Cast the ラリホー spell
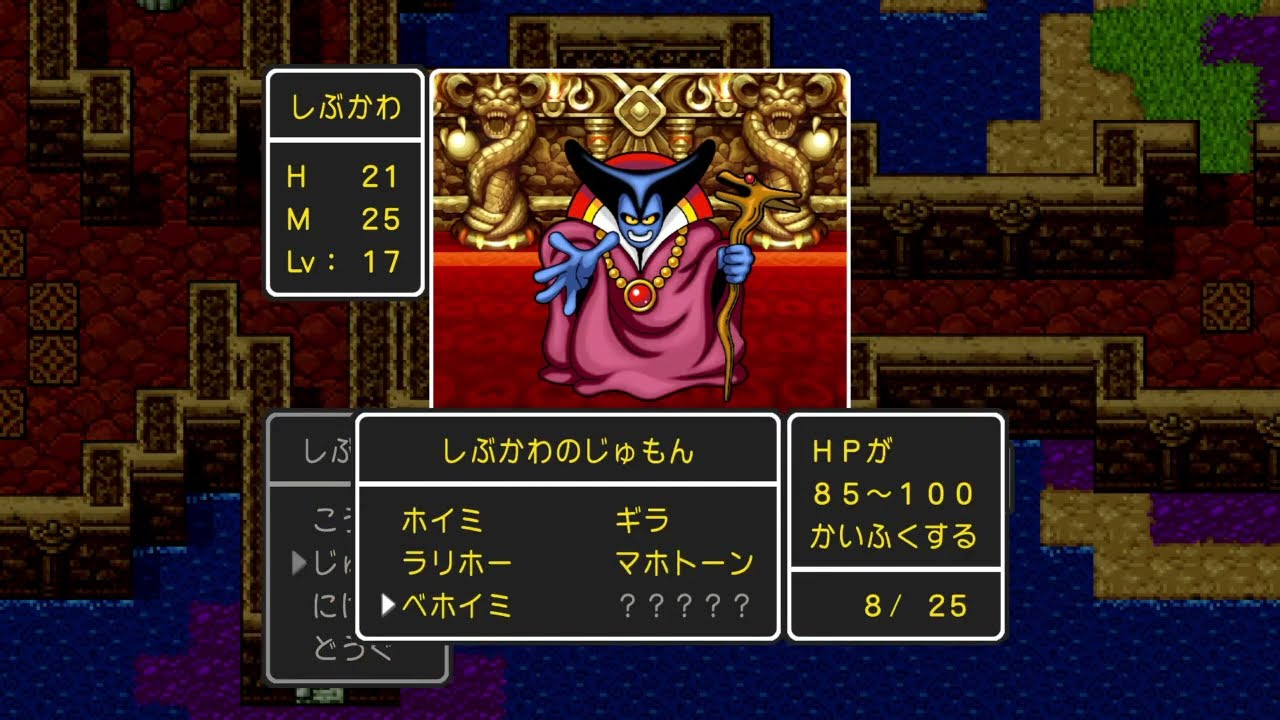Viewport: 1280px width, 720px height. (457, 563)
